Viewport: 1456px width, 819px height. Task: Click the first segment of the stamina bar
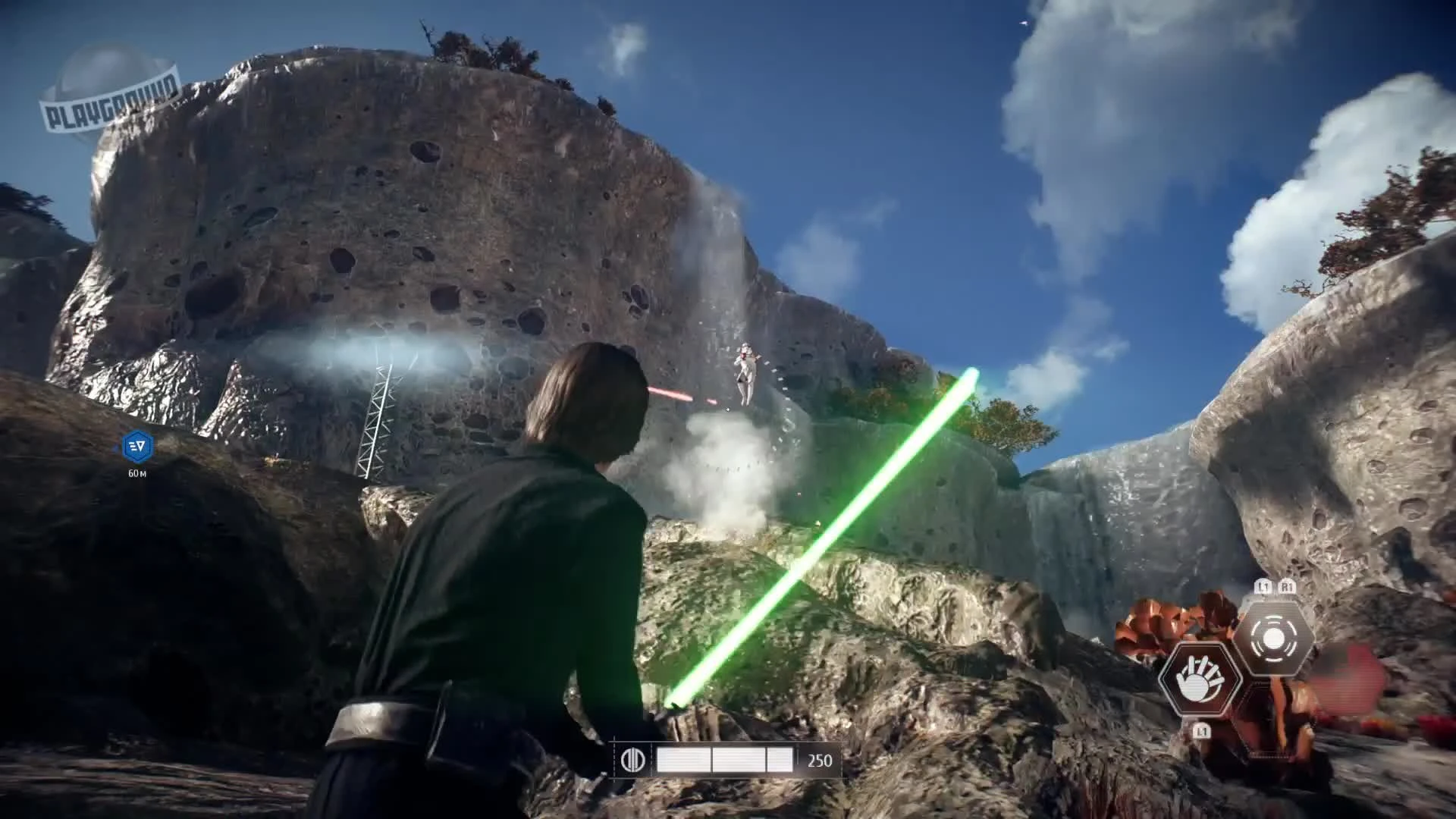click(683, 758)
